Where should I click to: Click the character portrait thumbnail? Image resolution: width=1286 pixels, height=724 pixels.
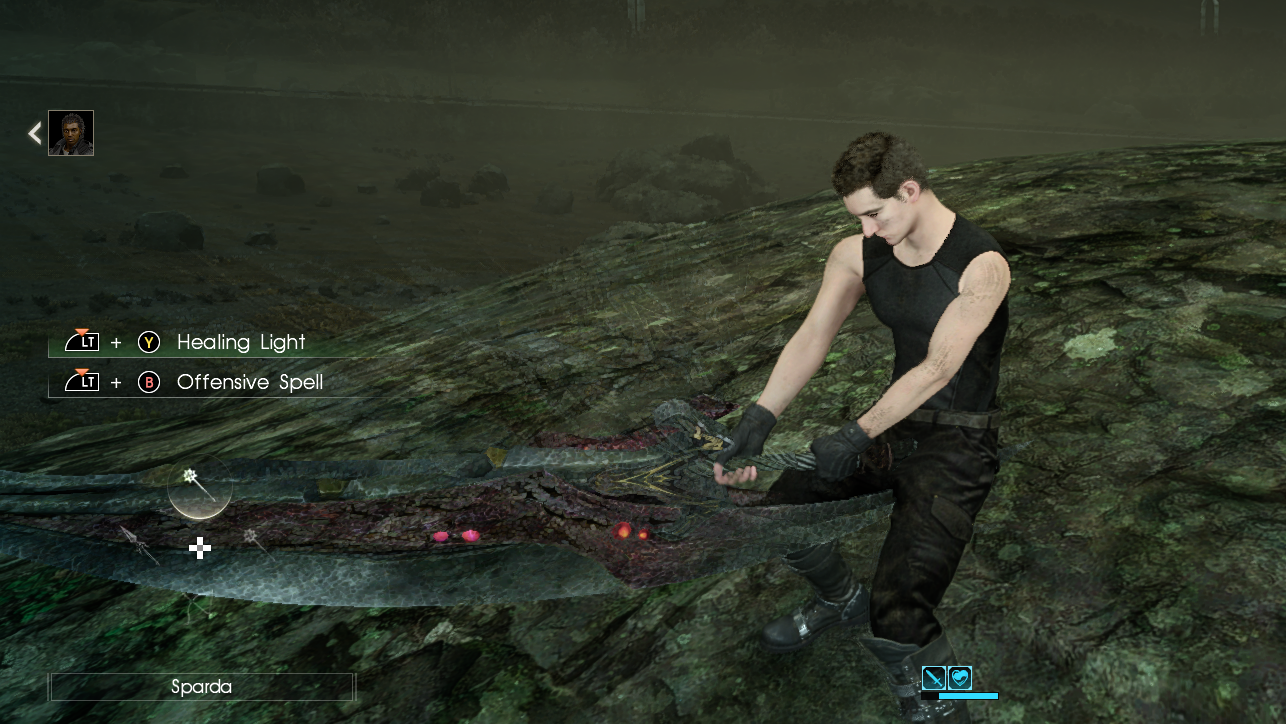coord(71,133)
